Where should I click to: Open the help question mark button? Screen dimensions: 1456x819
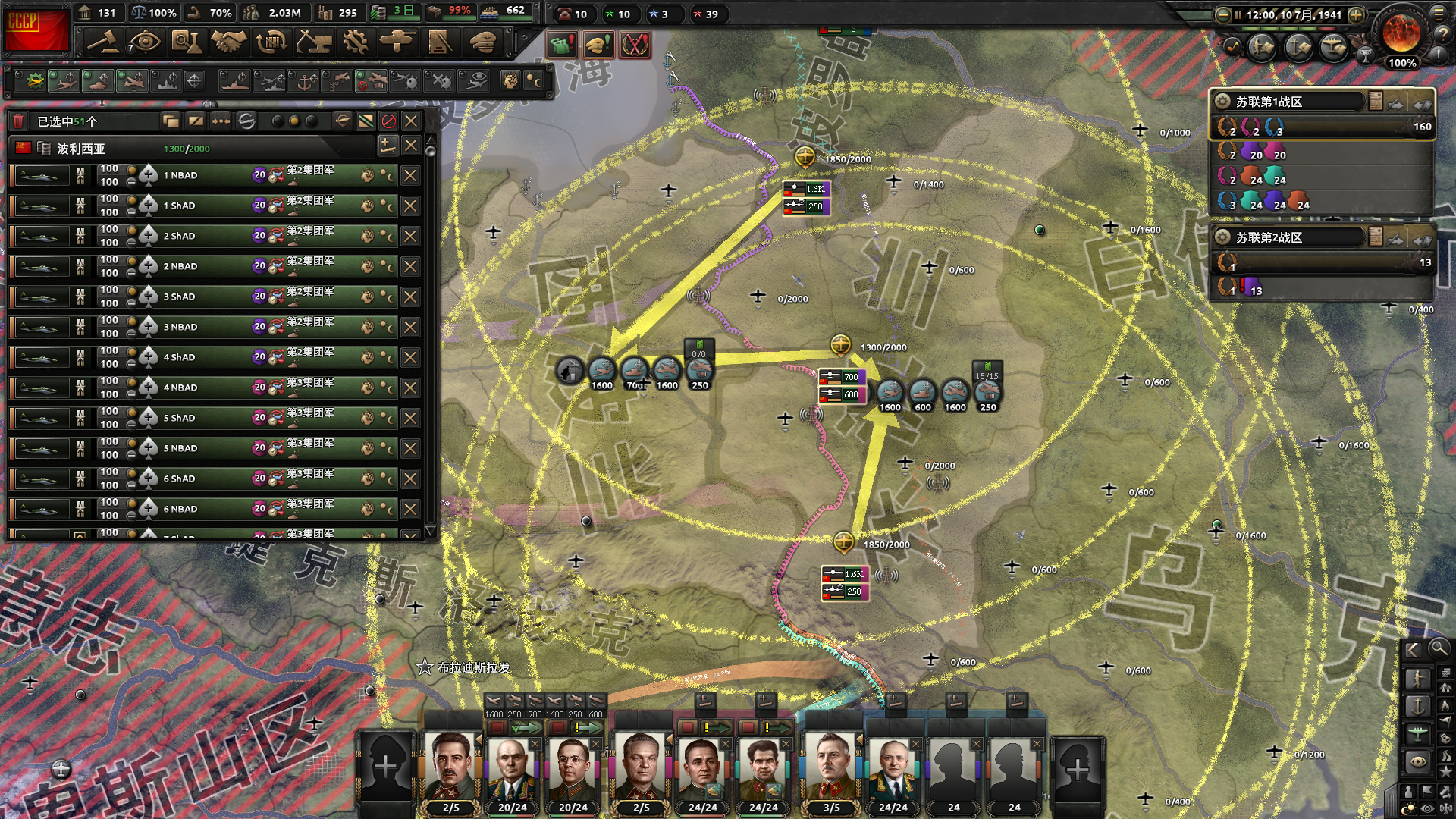(1439, 33)
